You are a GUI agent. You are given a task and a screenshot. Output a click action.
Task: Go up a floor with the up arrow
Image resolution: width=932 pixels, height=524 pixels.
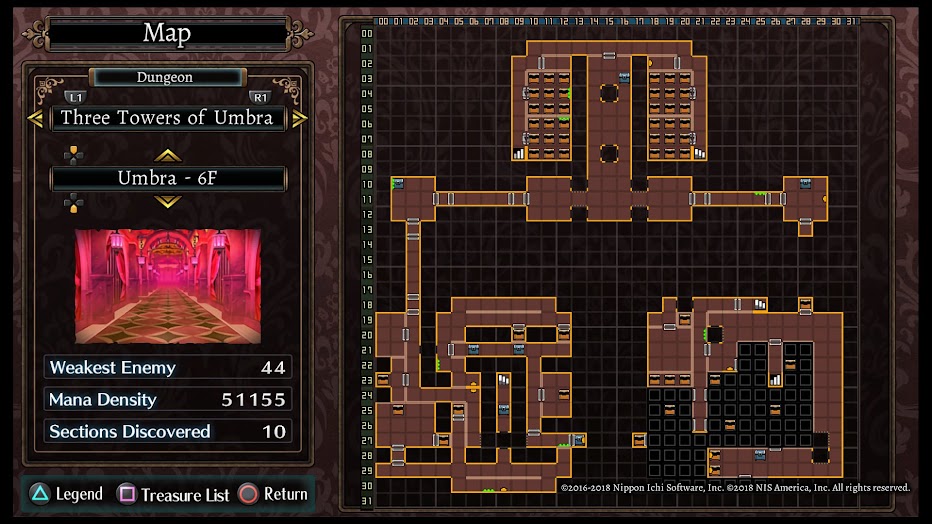coord(167,155)
